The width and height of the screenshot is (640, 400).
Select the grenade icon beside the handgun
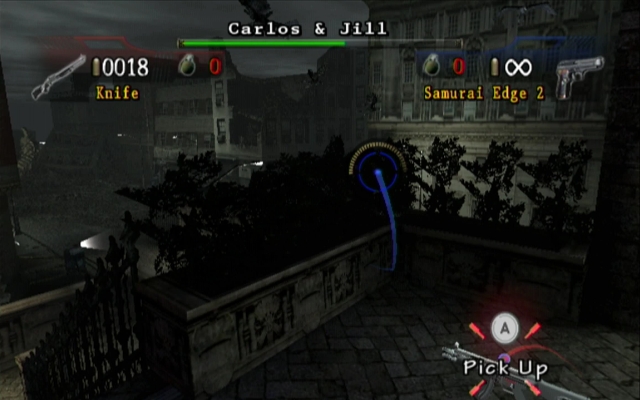[x=431, y=67]
